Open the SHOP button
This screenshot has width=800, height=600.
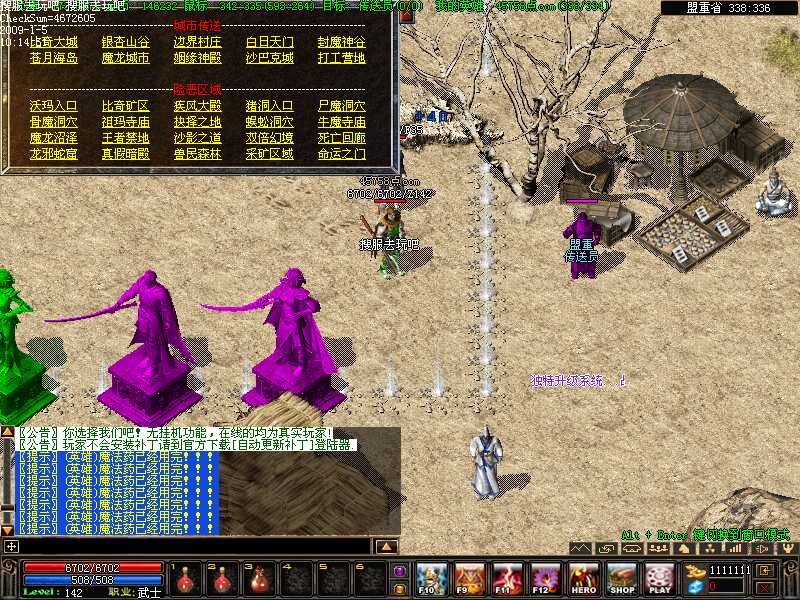click(622, 578)
